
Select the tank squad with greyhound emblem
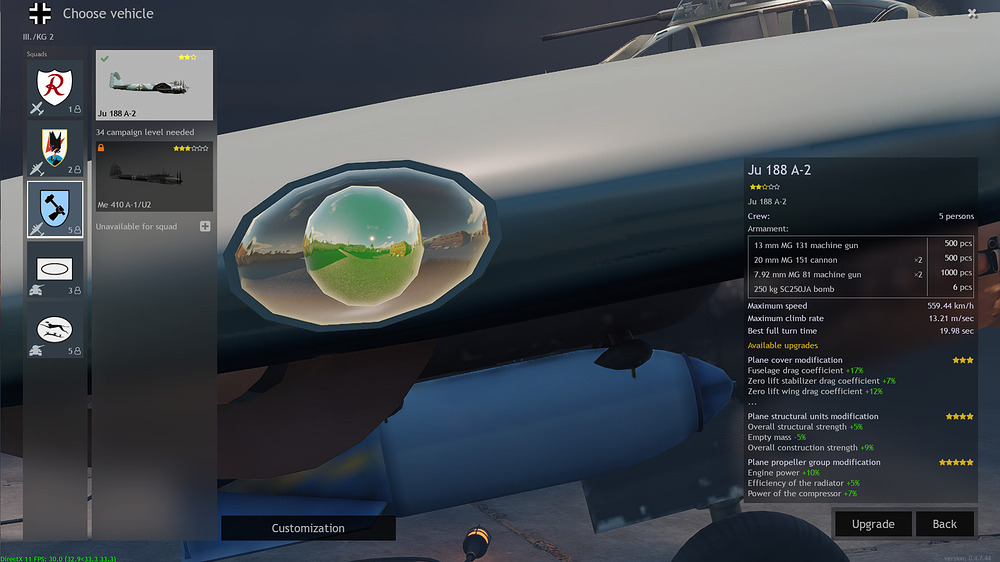(55, 331)
